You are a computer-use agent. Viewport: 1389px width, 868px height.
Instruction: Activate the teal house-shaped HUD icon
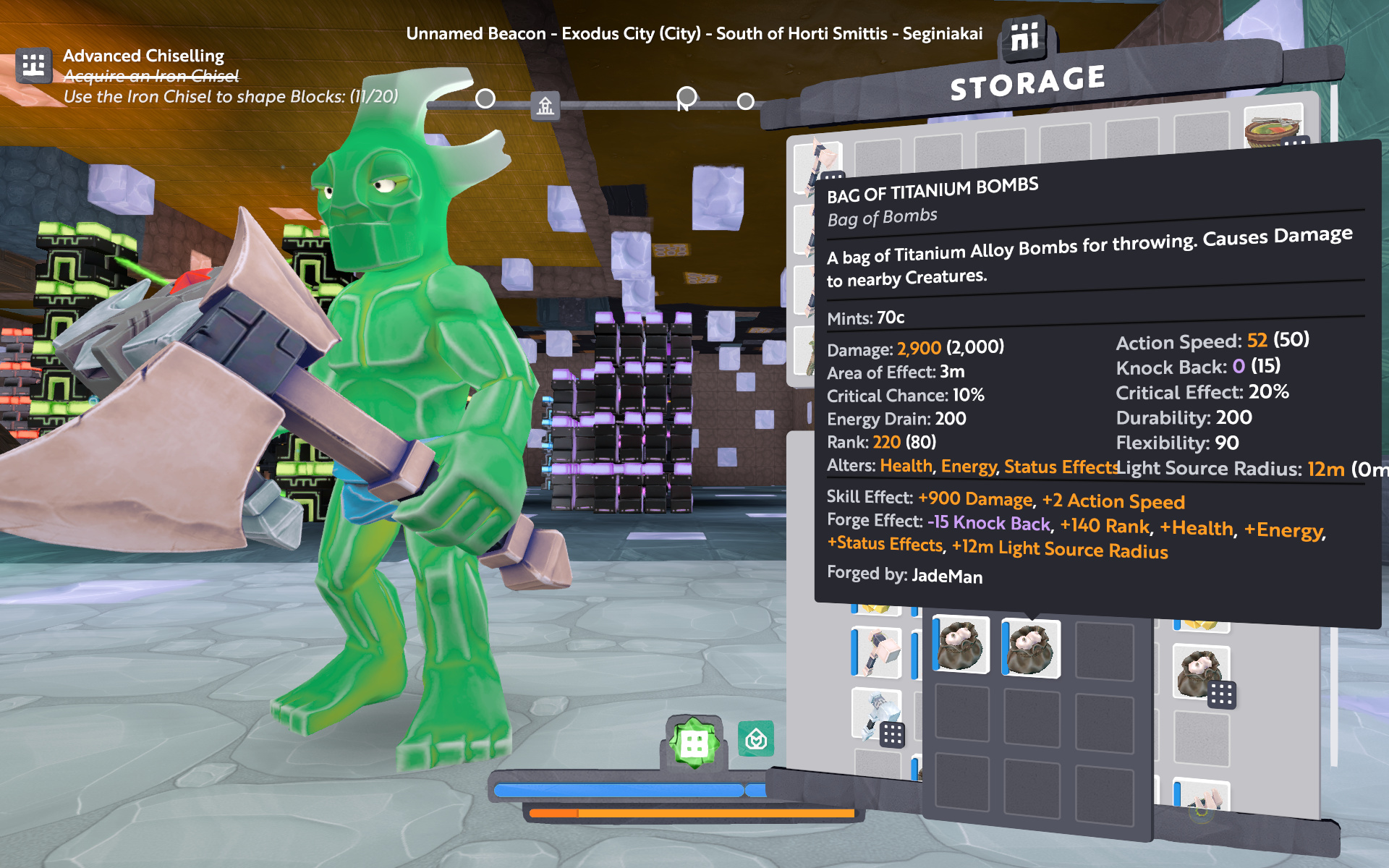tap(756, 739)
